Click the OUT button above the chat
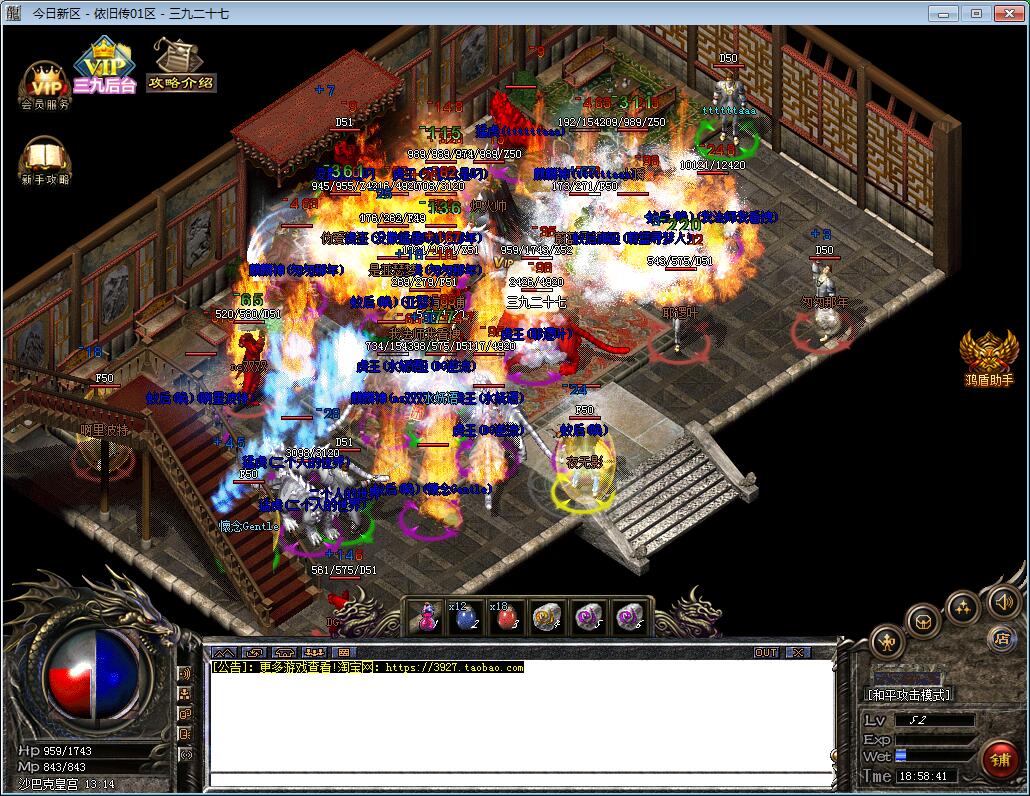 [766, 652]
